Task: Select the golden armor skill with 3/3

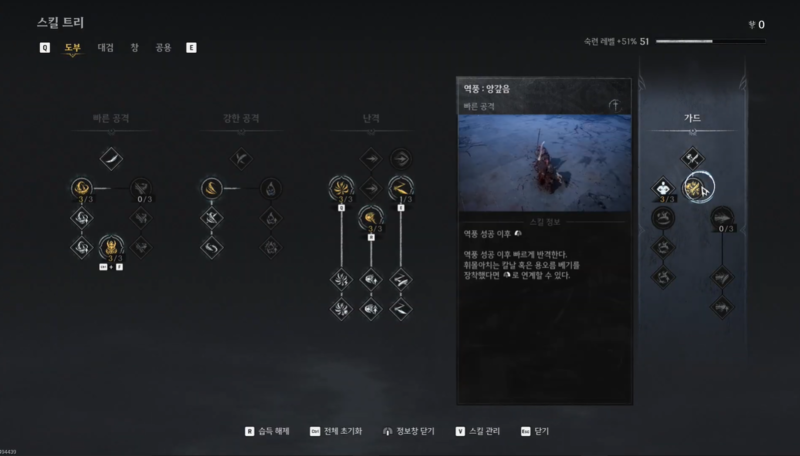Action: (111, 245)
